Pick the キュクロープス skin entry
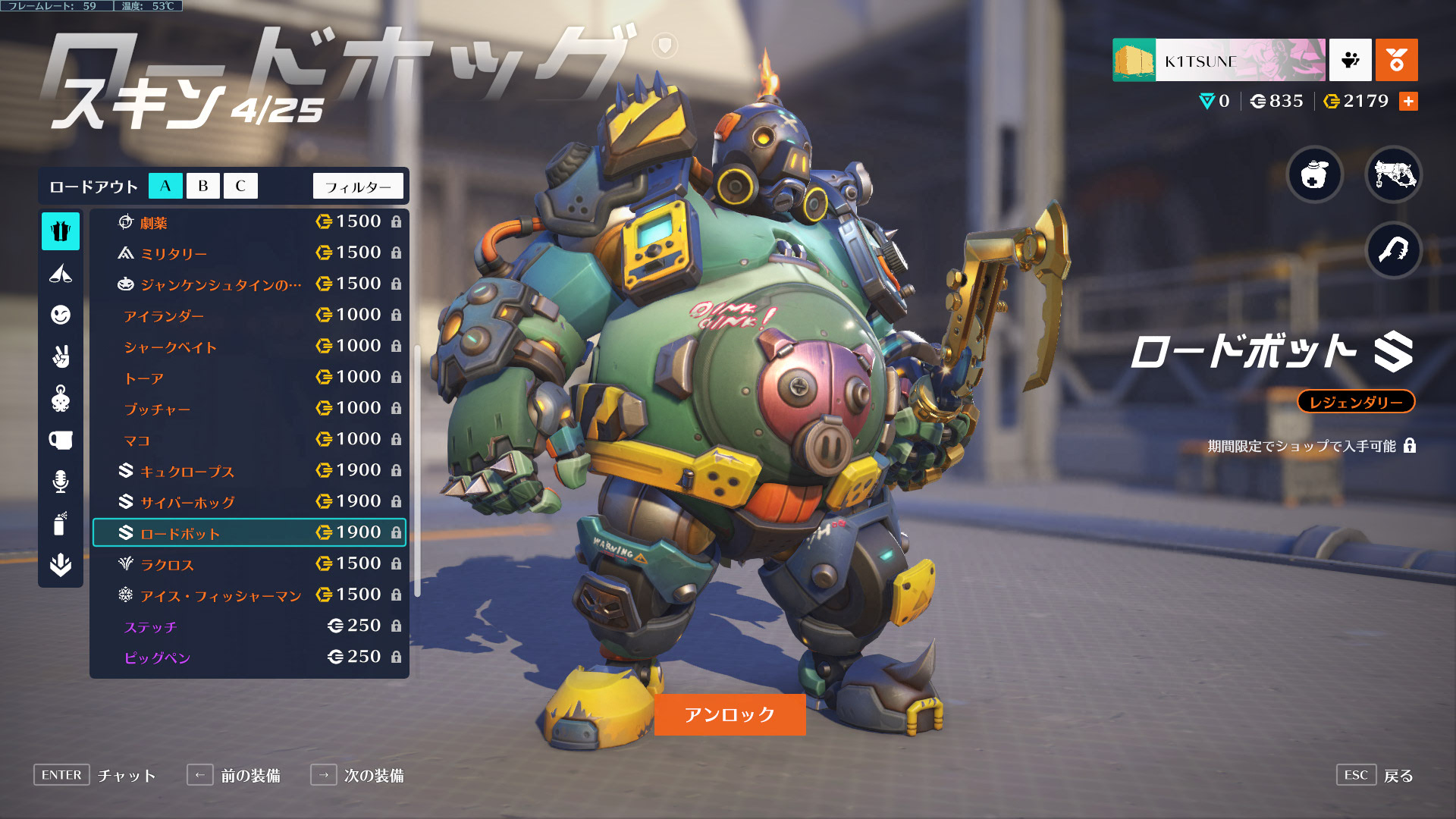This screenshot has width=1456, height=819. click(249, 471)
